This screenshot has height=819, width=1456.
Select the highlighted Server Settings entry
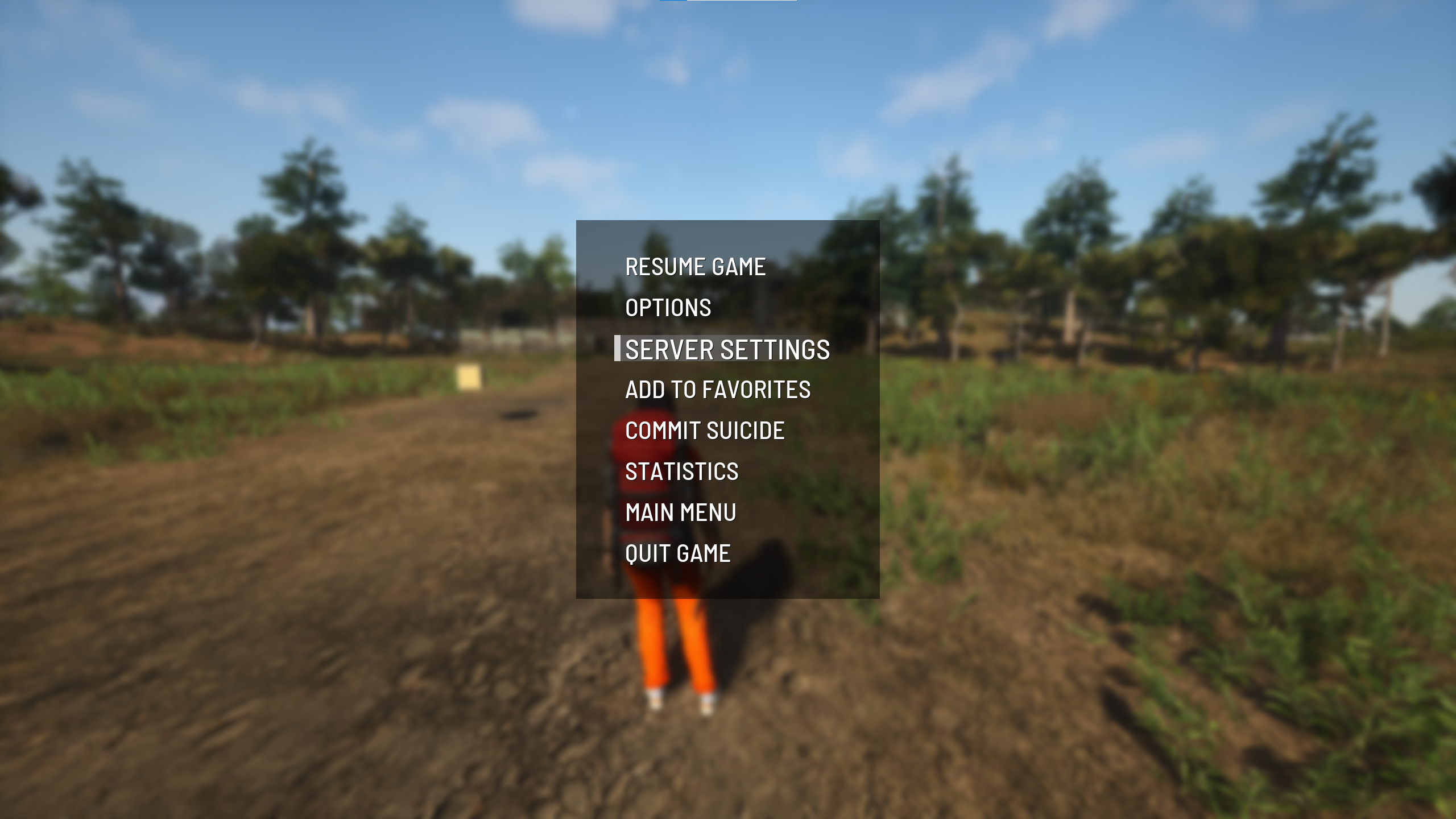click(x=727, y=349)
